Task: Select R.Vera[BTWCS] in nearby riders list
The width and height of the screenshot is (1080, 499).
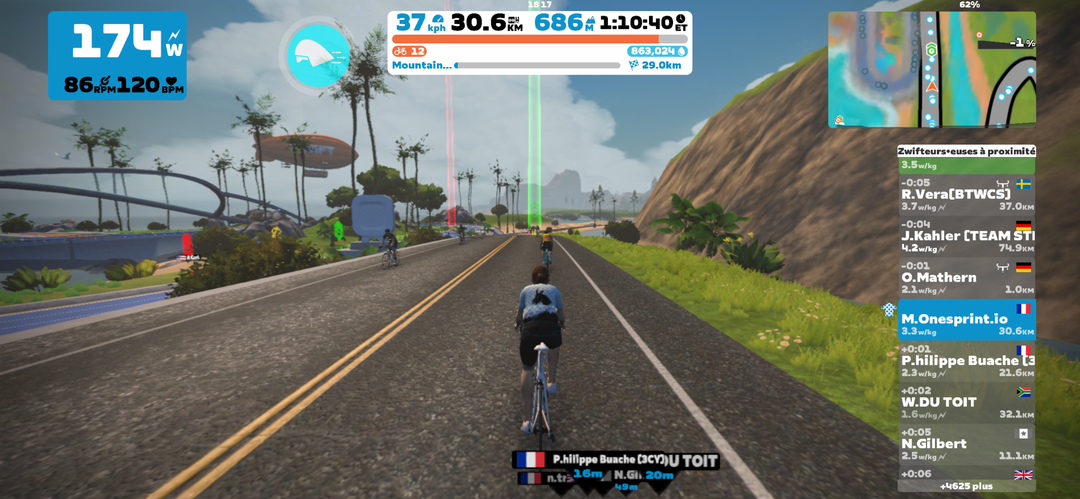Action: click(x=966, y=195)
